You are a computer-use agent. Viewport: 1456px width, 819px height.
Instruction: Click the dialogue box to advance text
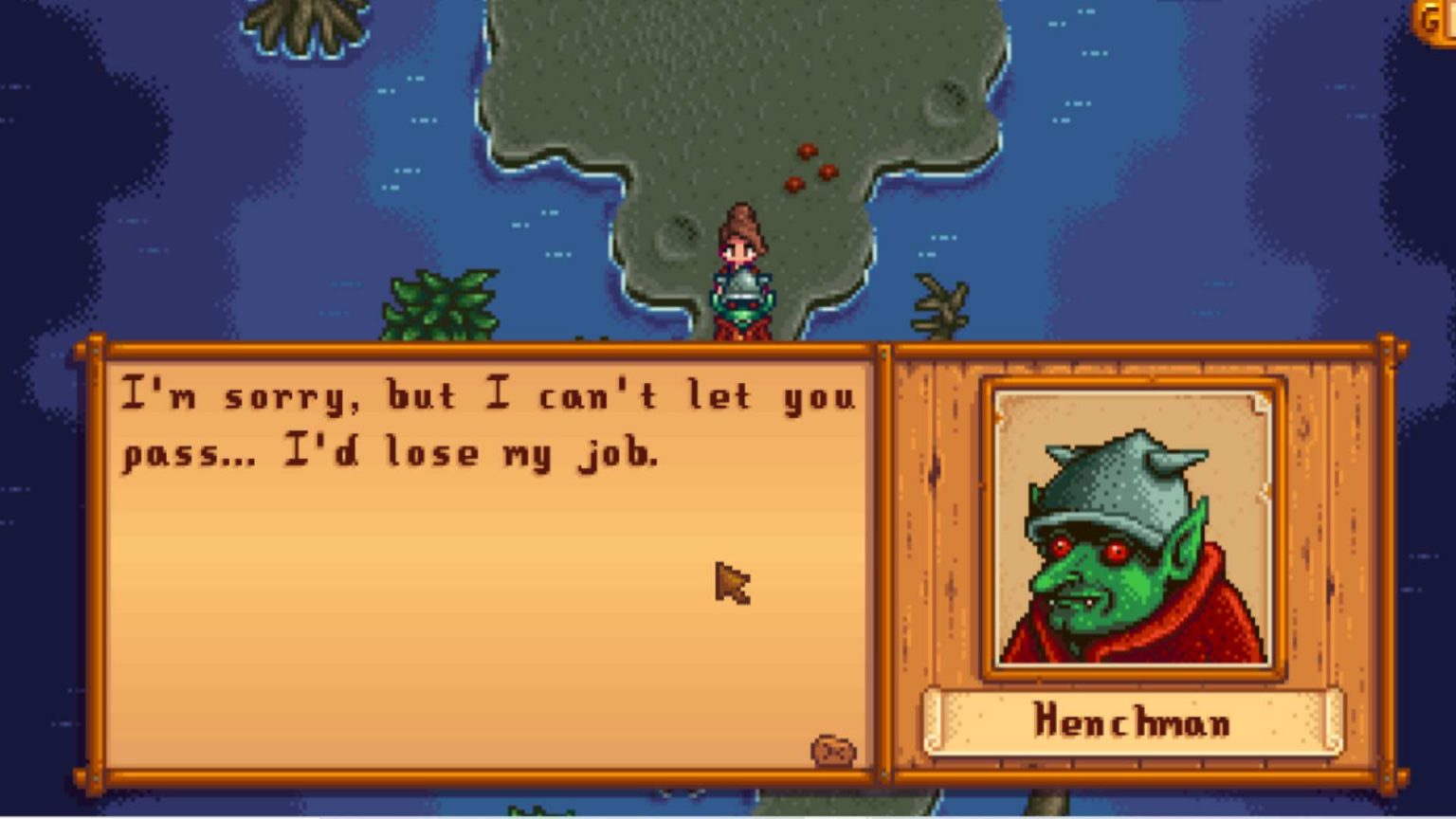click(474, 569)
